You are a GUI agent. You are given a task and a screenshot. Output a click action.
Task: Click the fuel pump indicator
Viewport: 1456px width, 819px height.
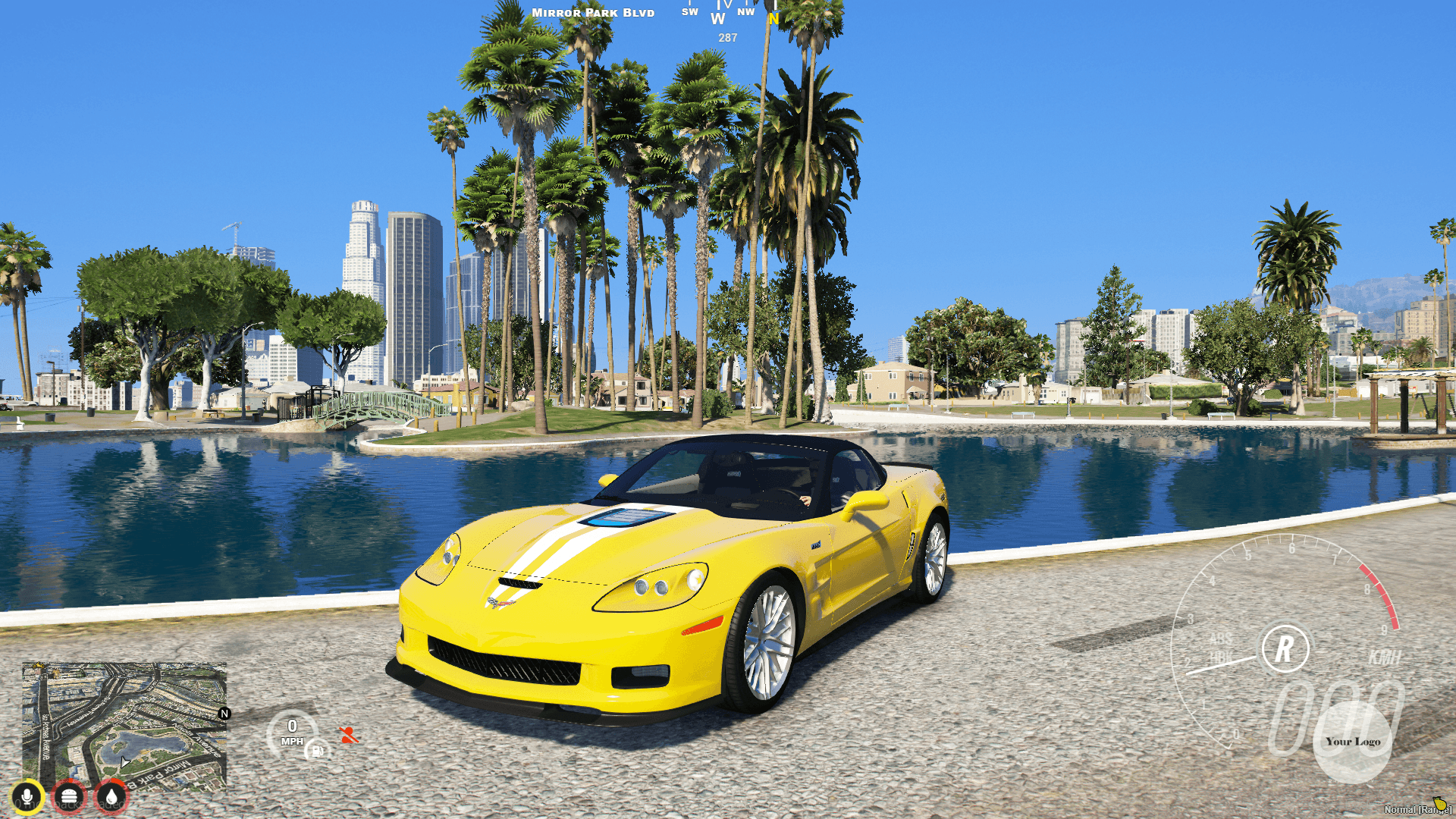click(x=317, y=751)
